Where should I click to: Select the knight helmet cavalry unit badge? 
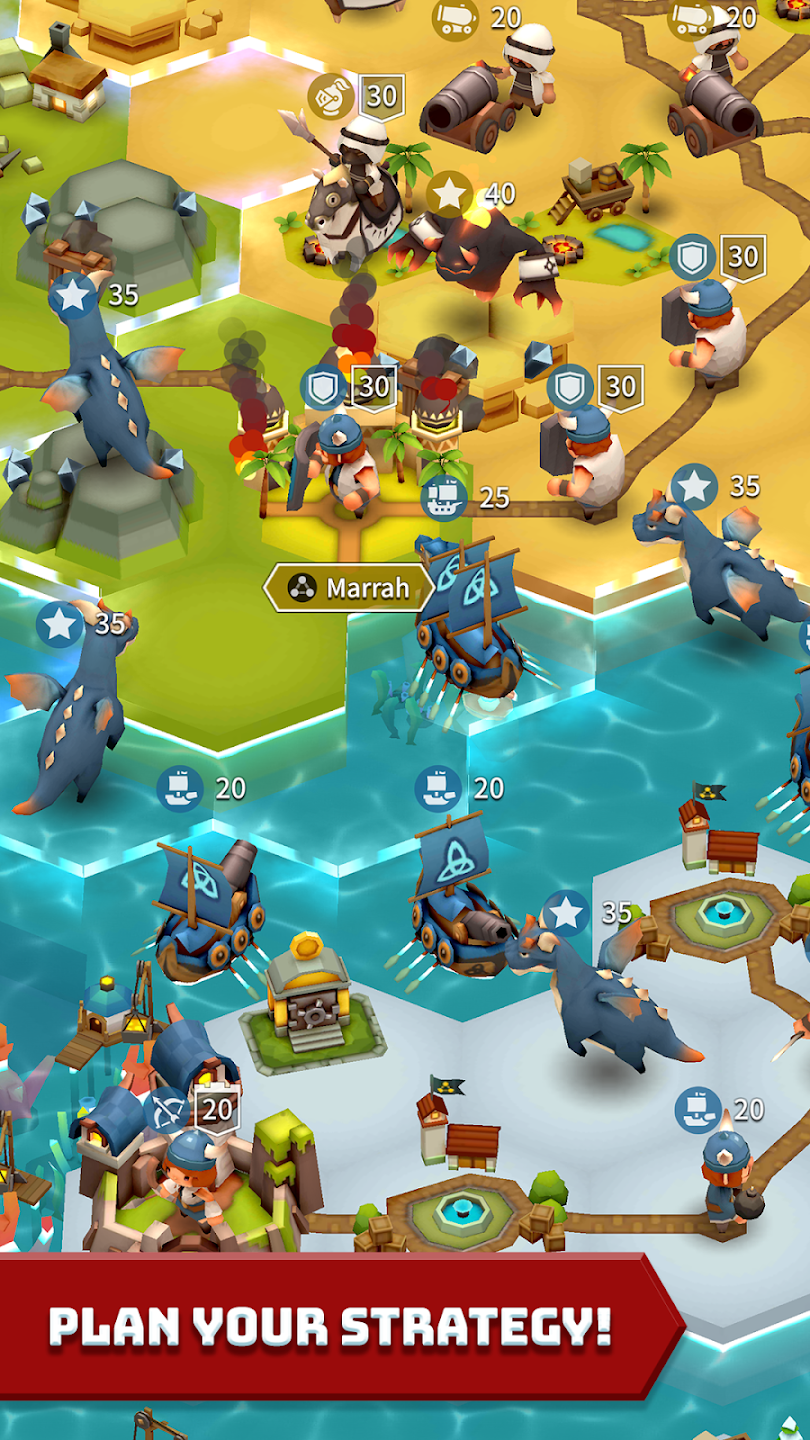click(x=330, y=96)
